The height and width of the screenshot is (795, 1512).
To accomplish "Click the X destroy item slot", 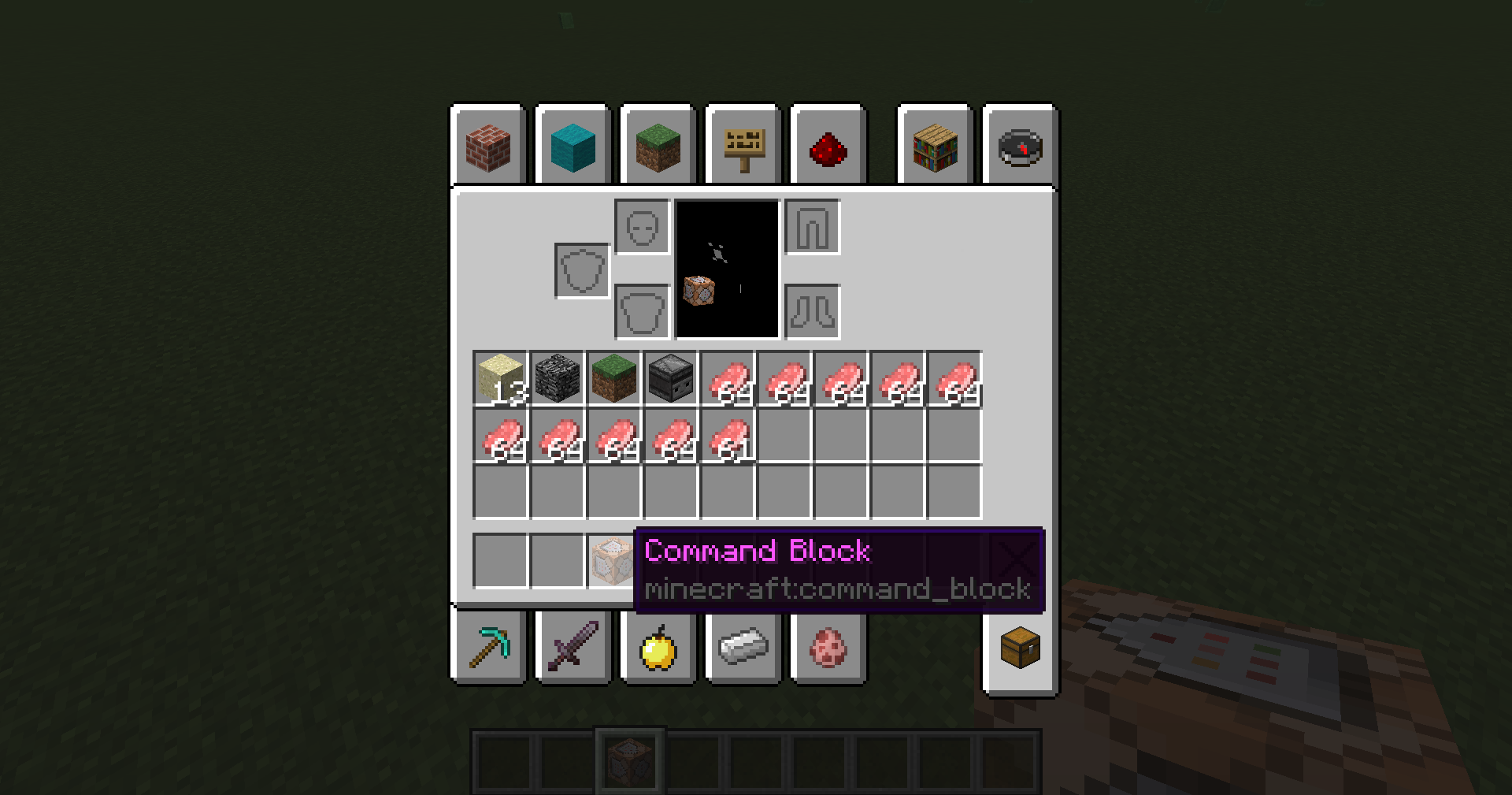I will click(1018, 559).
